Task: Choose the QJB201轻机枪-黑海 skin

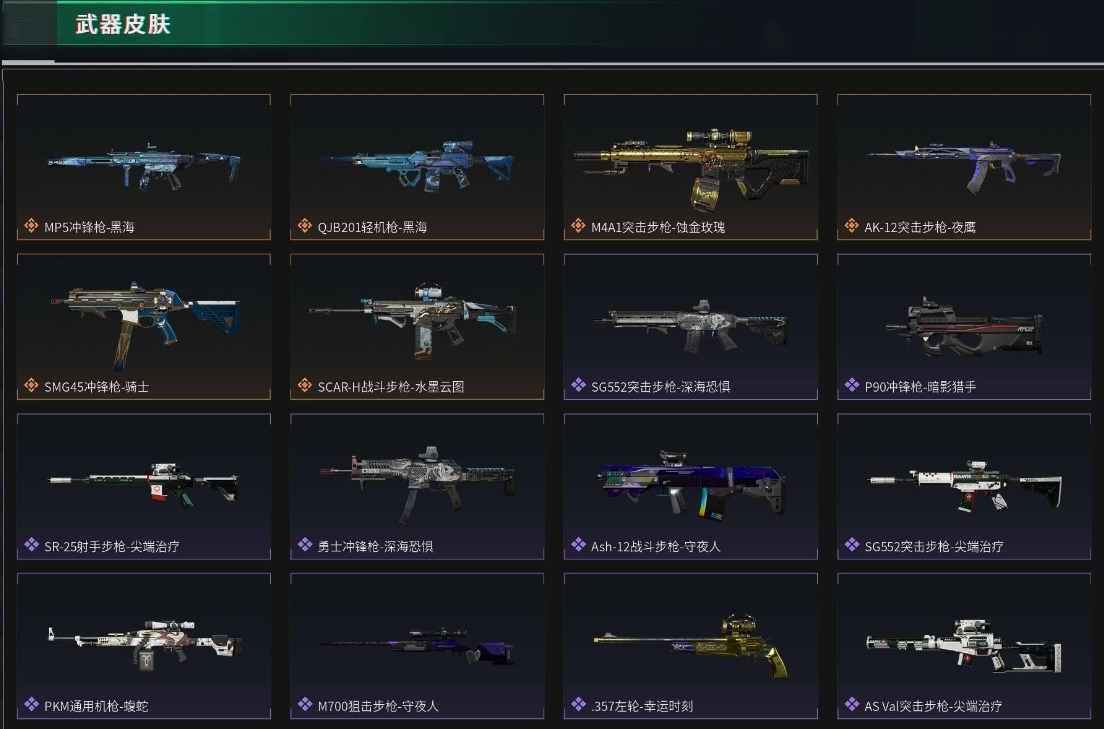Action: click(417, 167)
